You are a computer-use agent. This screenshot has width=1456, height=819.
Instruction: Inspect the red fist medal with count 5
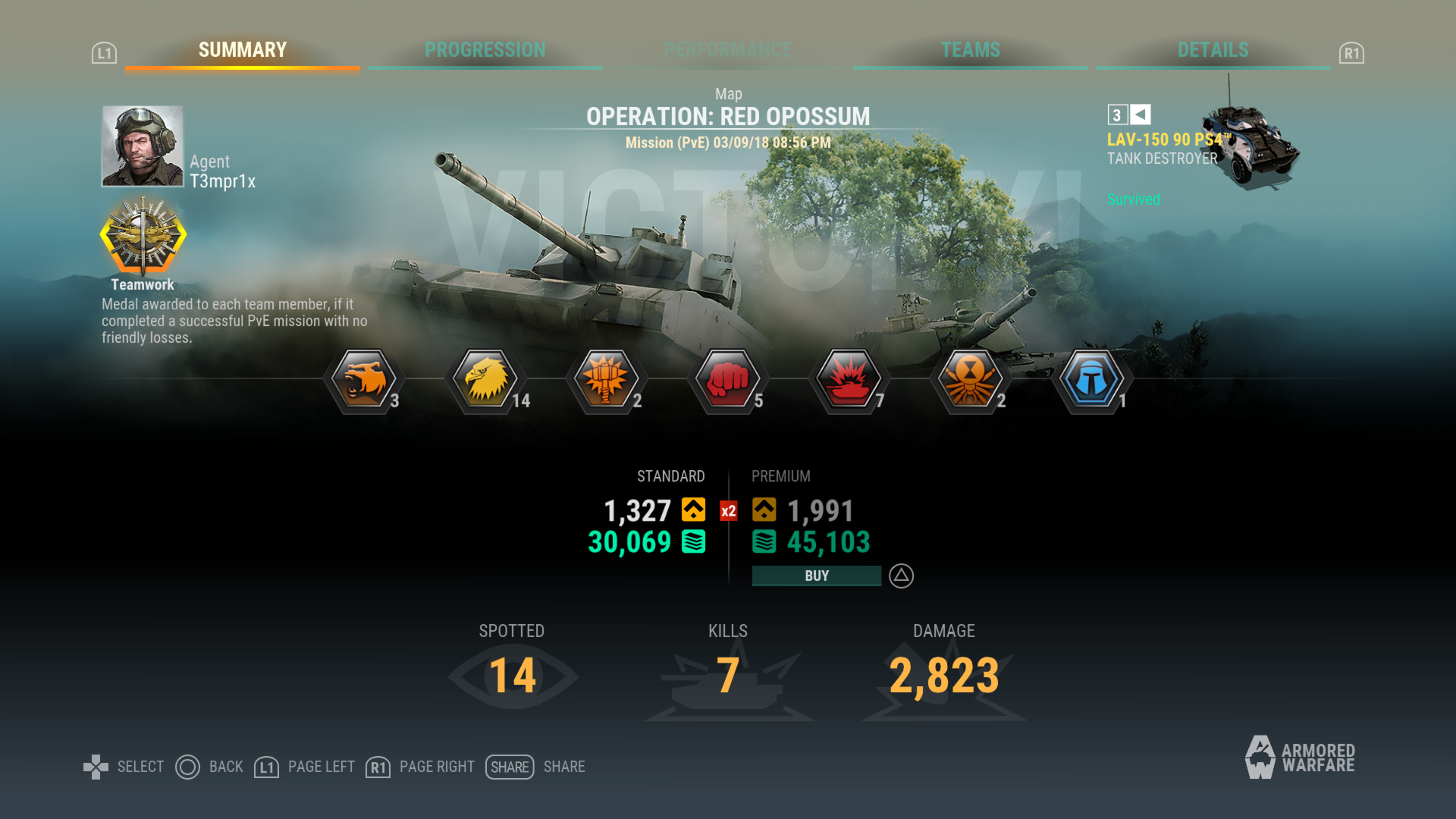click(x=728, y=381)
